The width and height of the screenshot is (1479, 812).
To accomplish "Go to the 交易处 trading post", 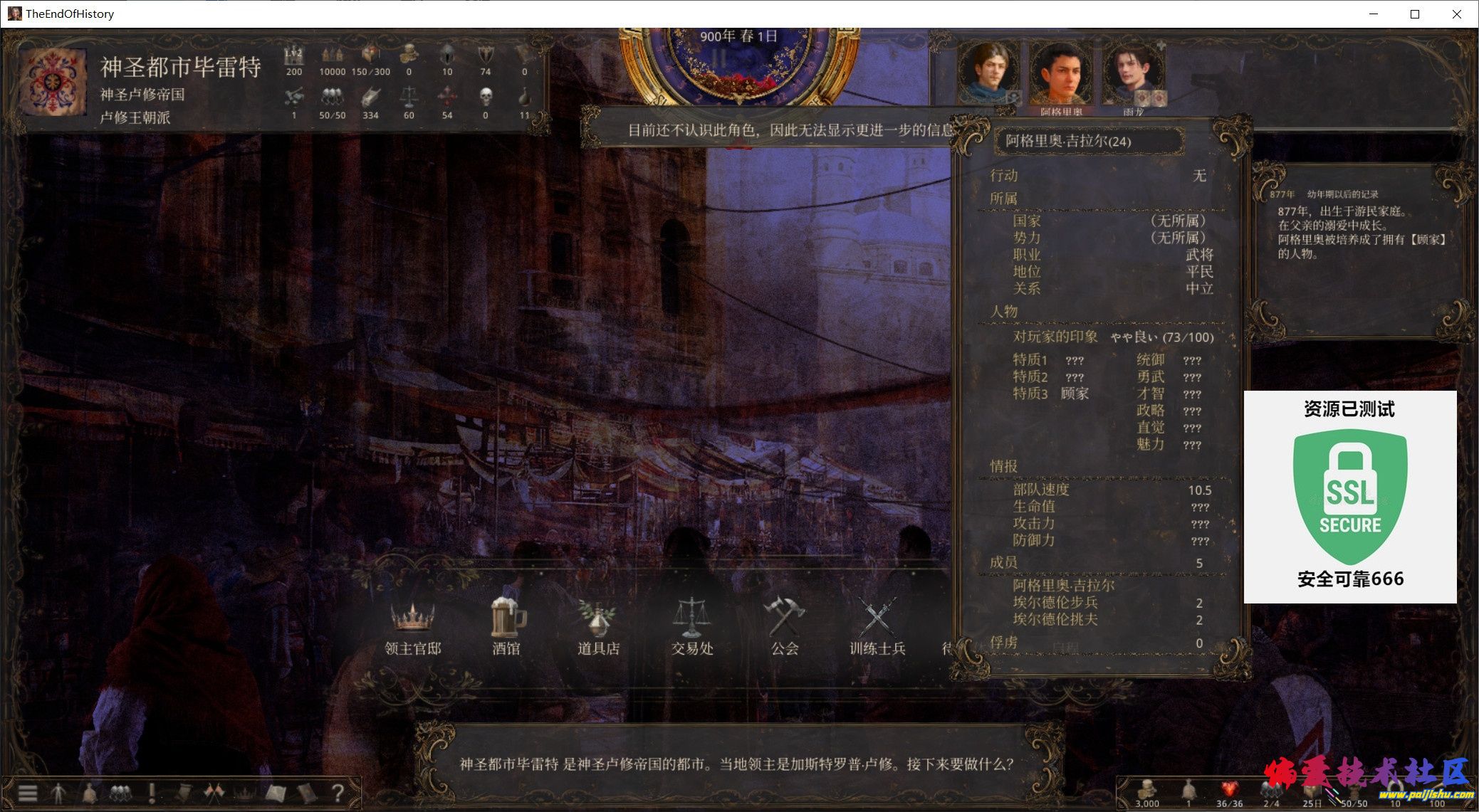I will (x=691, y=627).
